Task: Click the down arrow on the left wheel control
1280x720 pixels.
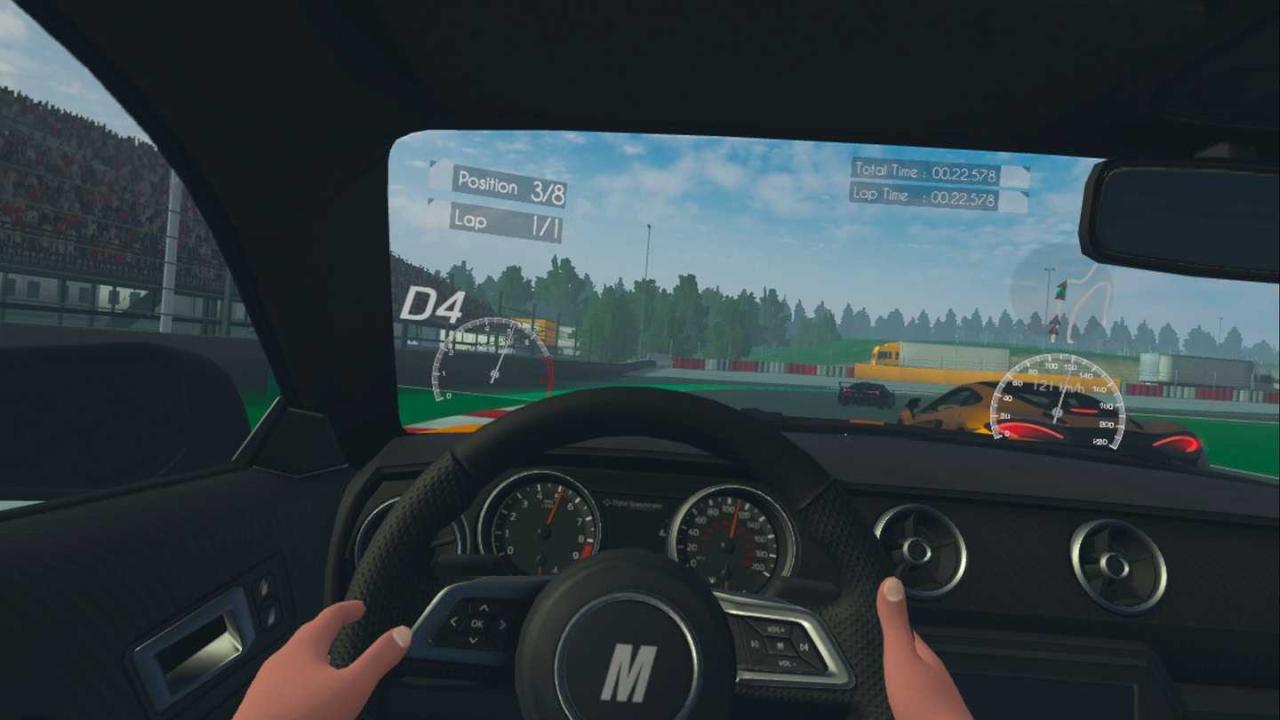Action: [475, 640]
